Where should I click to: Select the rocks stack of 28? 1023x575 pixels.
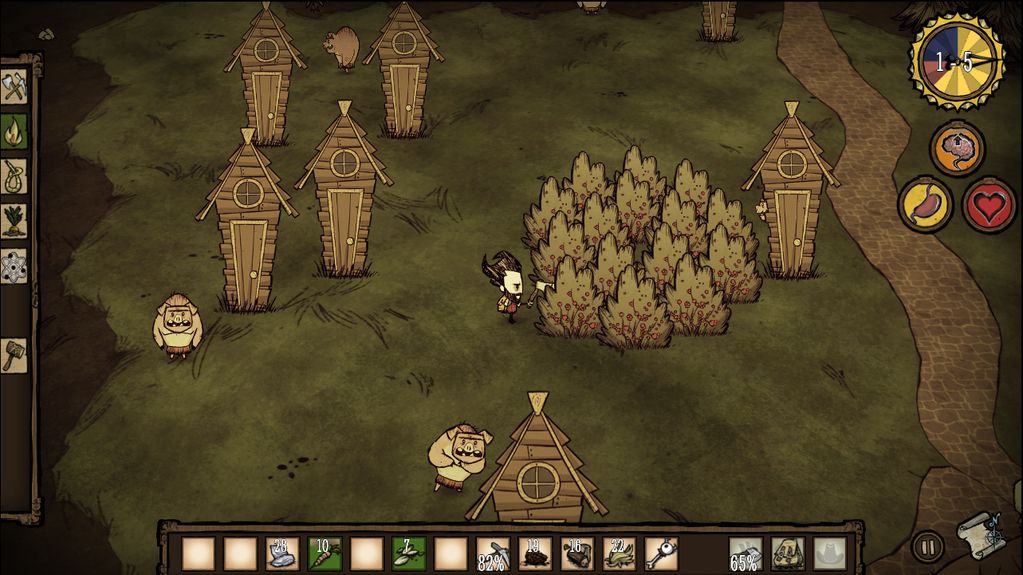point(282,553)
